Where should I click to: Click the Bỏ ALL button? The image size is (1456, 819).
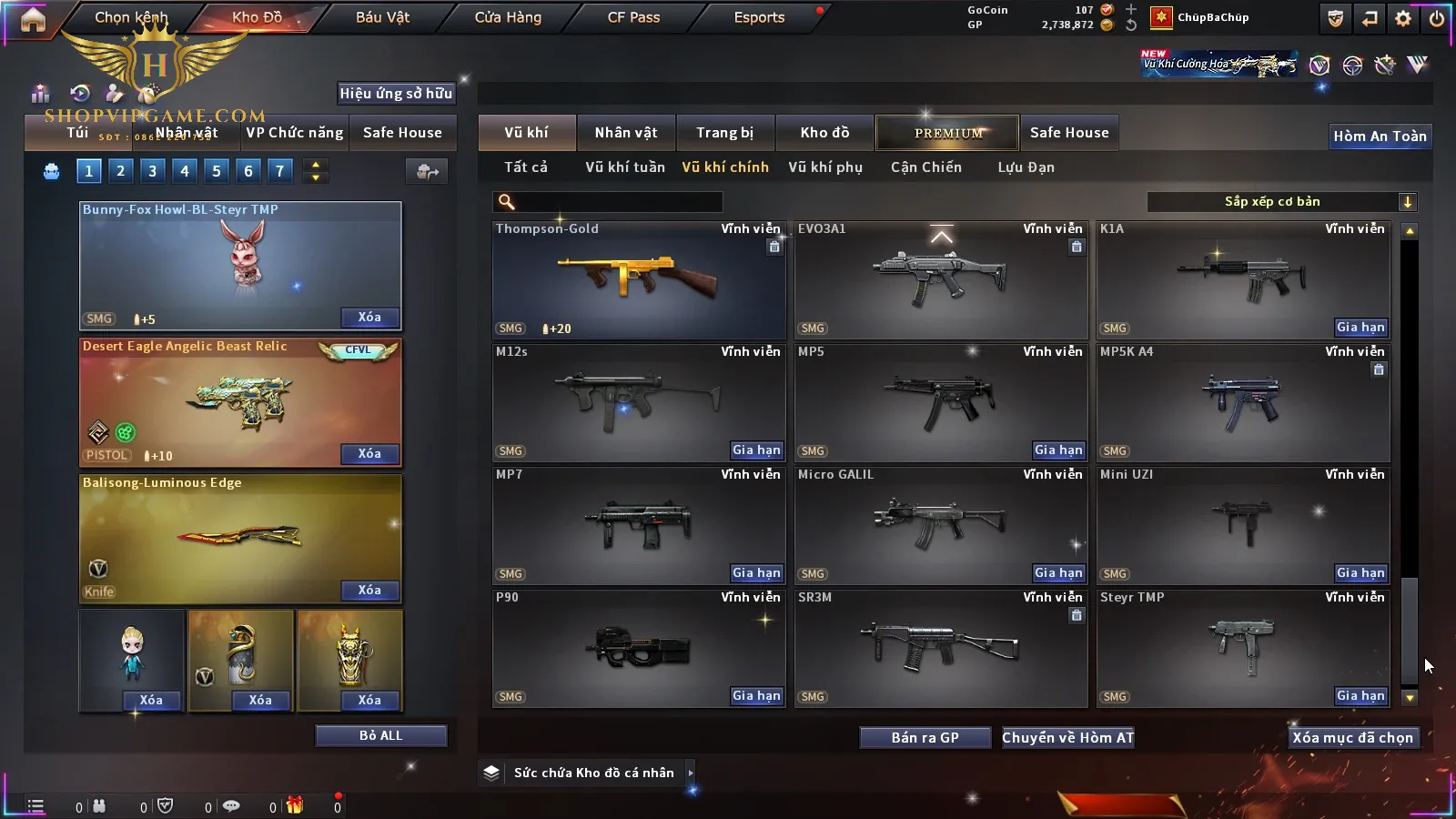point(380,735)
